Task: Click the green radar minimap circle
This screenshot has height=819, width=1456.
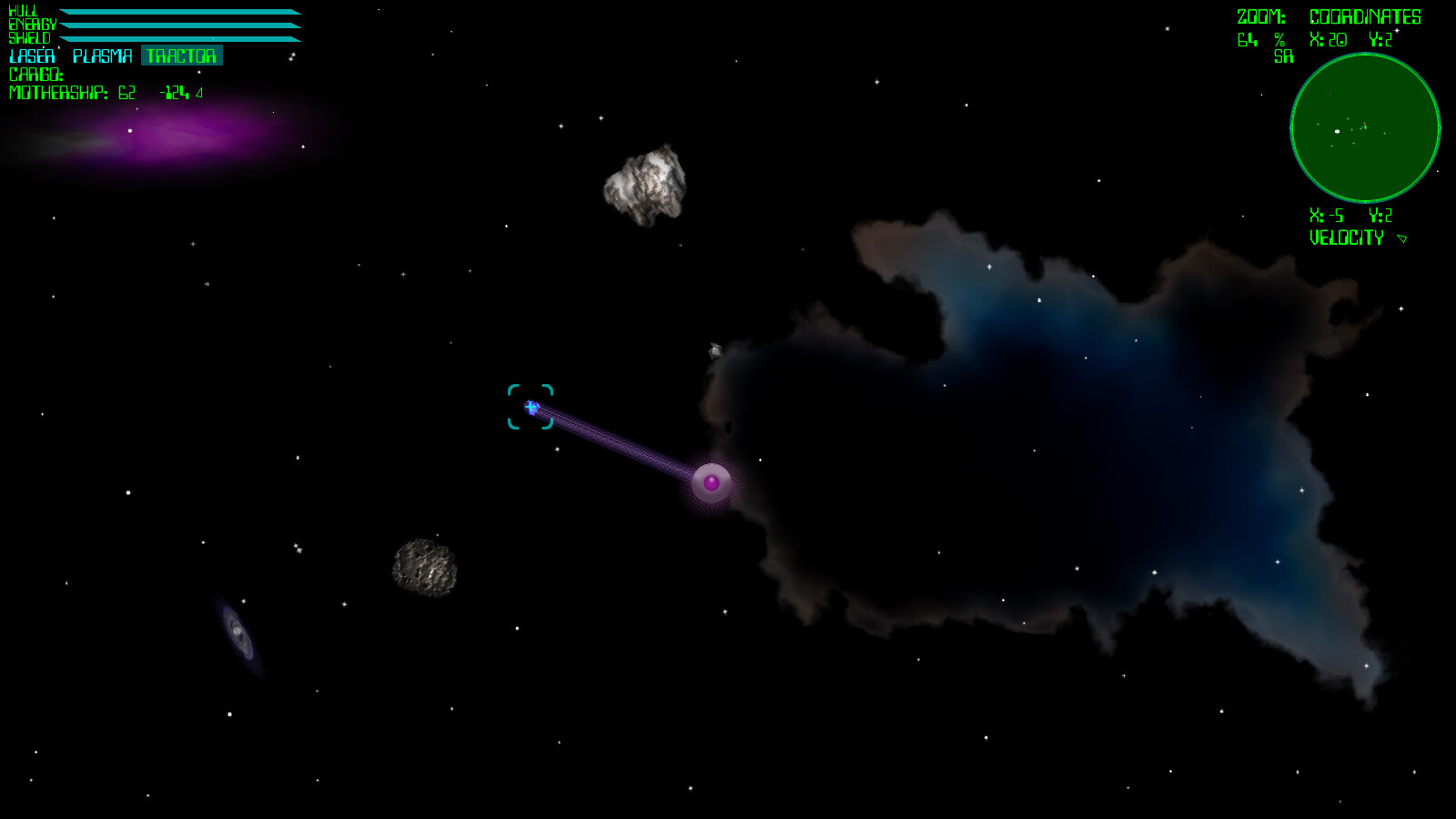Action: (x=1365, y=129)
